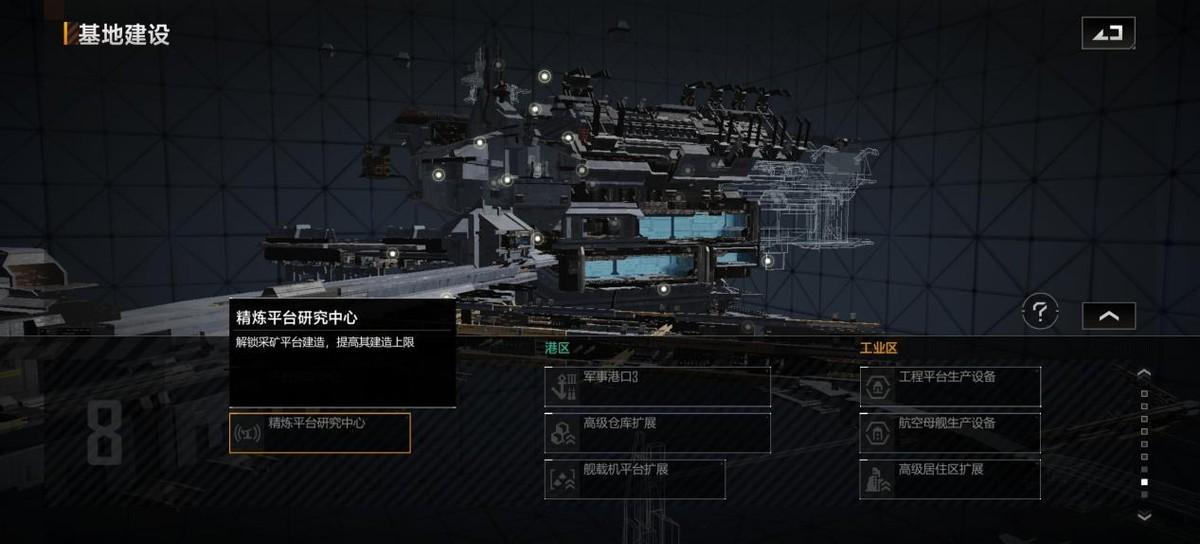
Task: Click the back button at top right
Action: point(1108,33)
